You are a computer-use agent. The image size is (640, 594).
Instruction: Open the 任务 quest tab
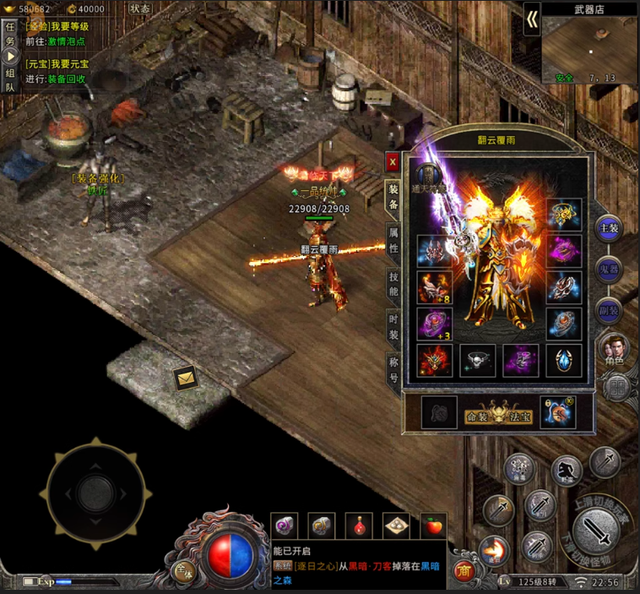[x=10, y=35]
